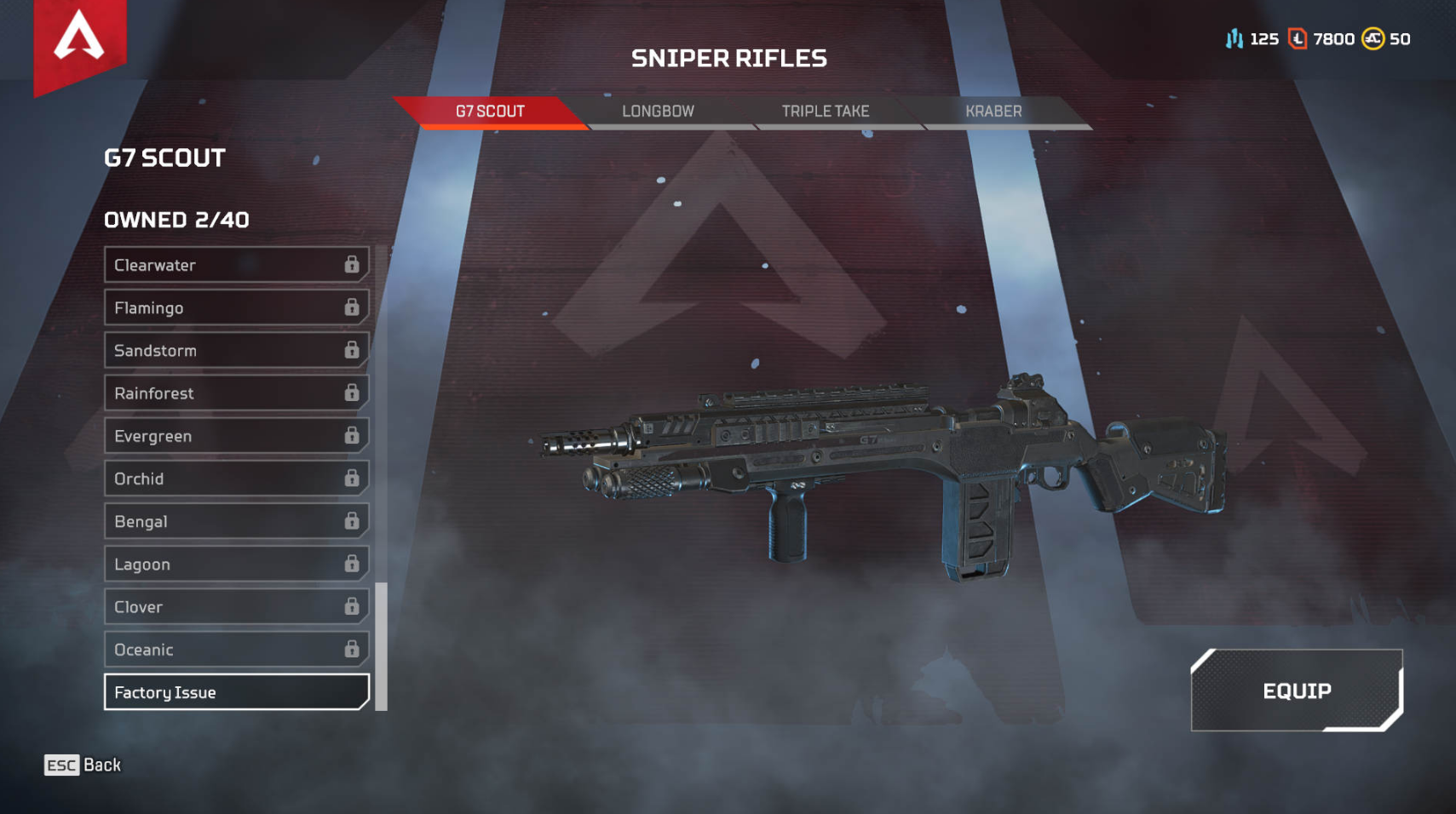Click the skin list scrollbar
Viewport: 1456px width, 814px height.
[381, 645]
